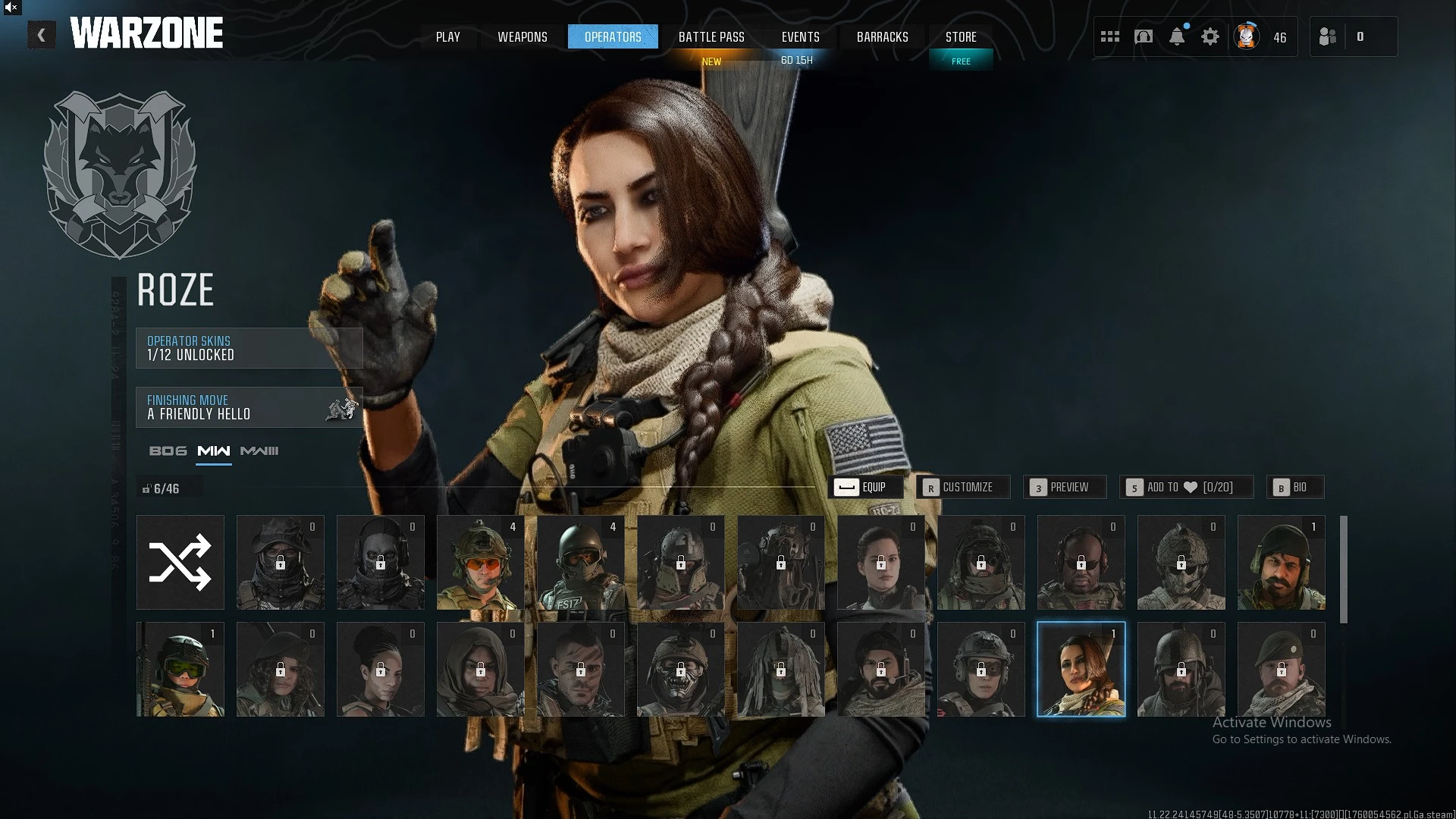Select the Events tab
1456x819 pixels.
[800, 37]
